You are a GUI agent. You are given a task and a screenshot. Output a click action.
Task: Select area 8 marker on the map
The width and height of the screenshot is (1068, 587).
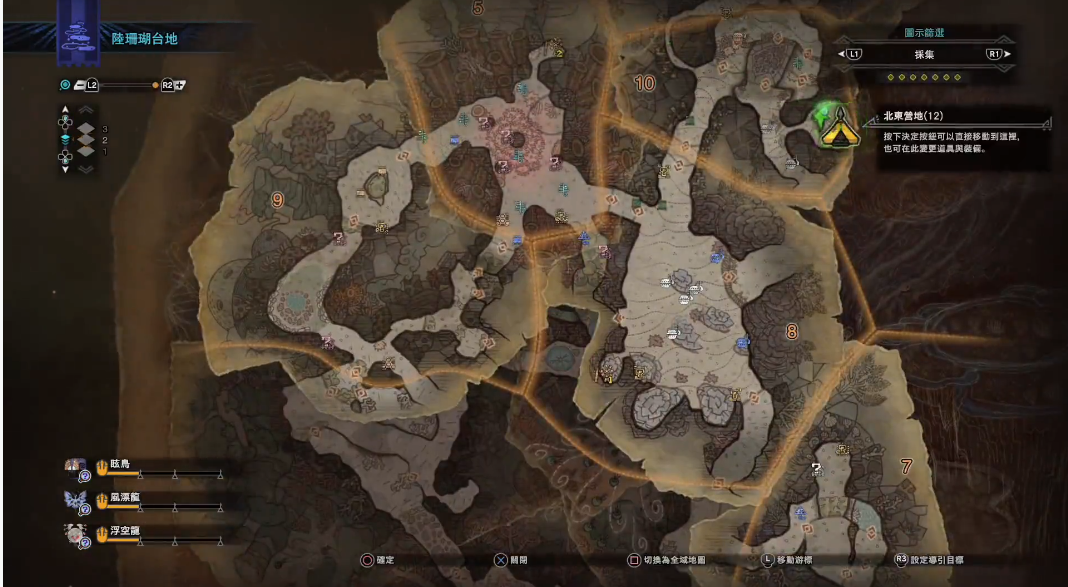click(791, 331)
